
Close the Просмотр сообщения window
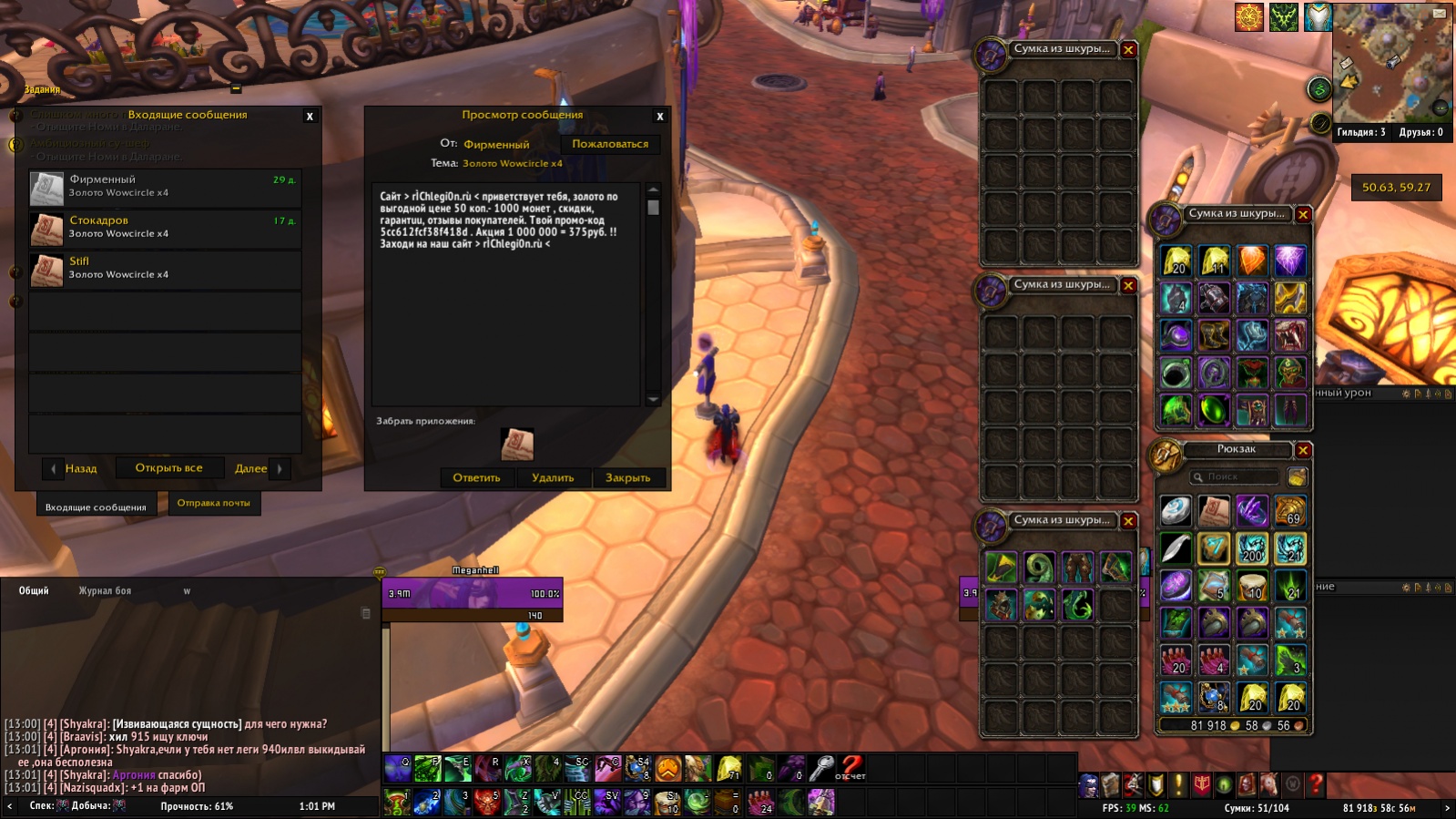pos(660,117)
